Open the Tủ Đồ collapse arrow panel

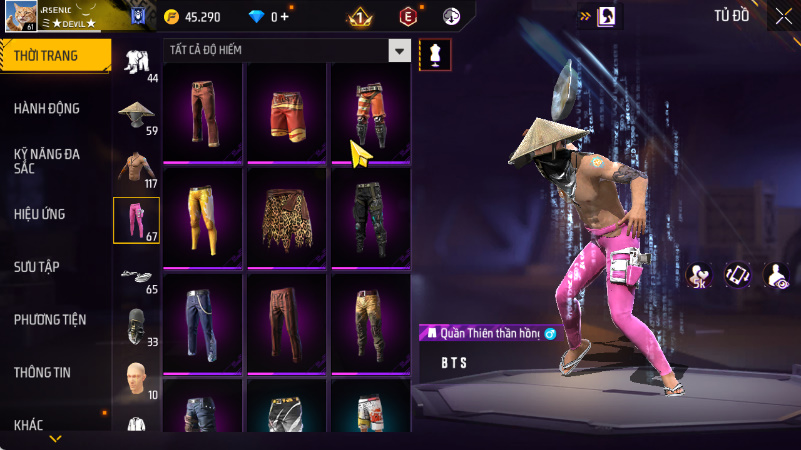point(586,16)
